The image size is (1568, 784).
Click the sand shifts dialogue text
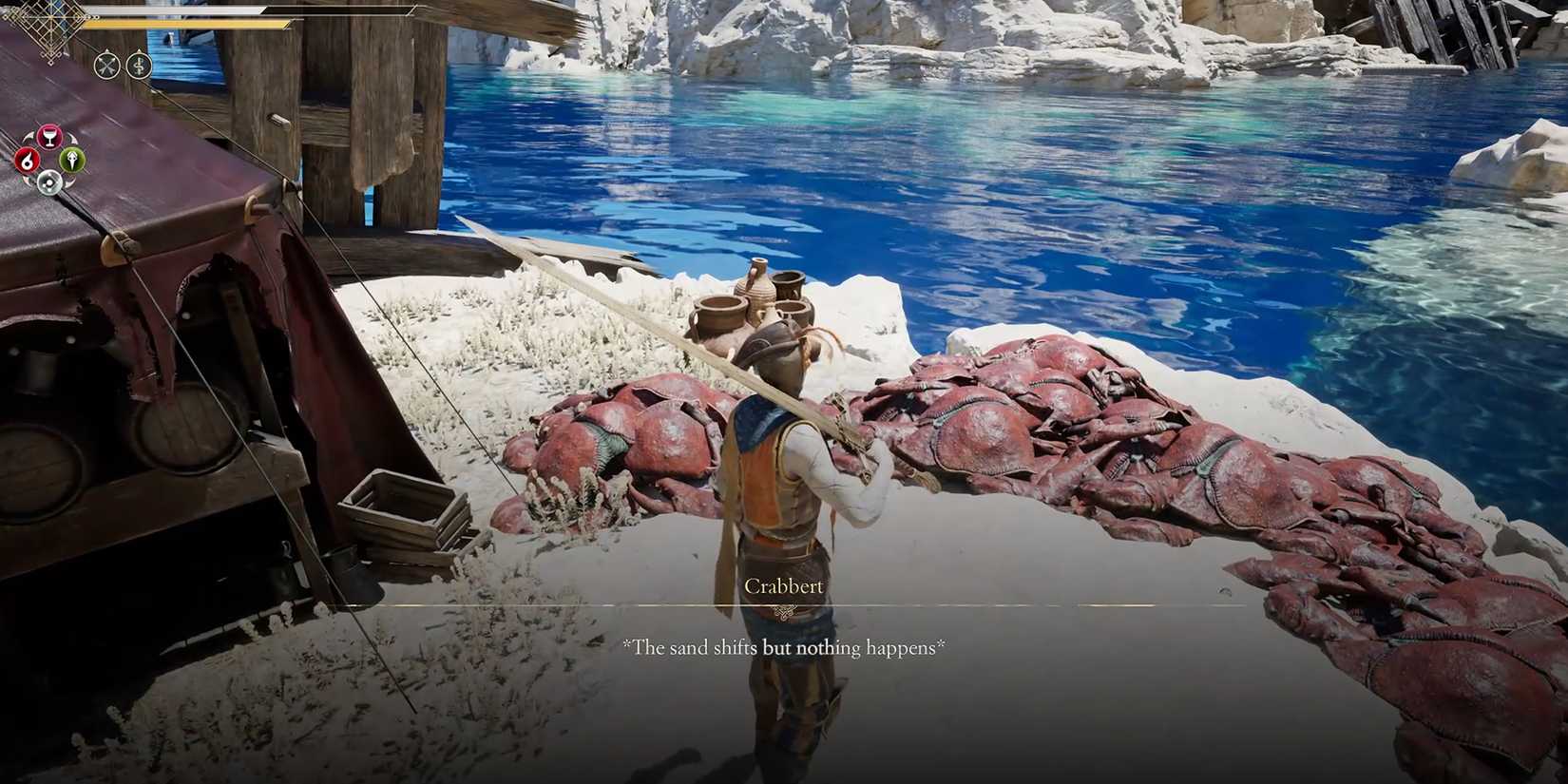(784, 647)
